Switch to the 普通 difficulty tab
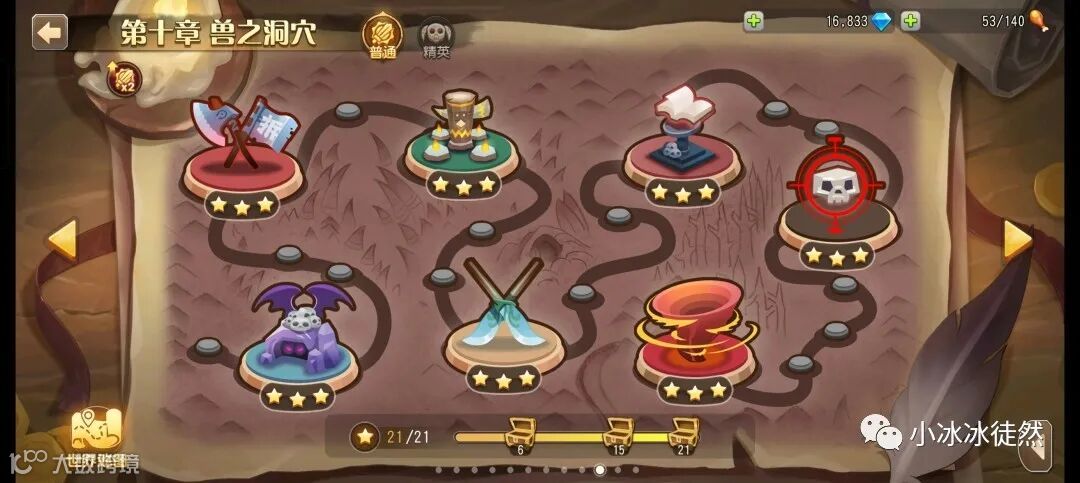Image resolution: width=1080 pixels, height=483 pixels. 382,36
